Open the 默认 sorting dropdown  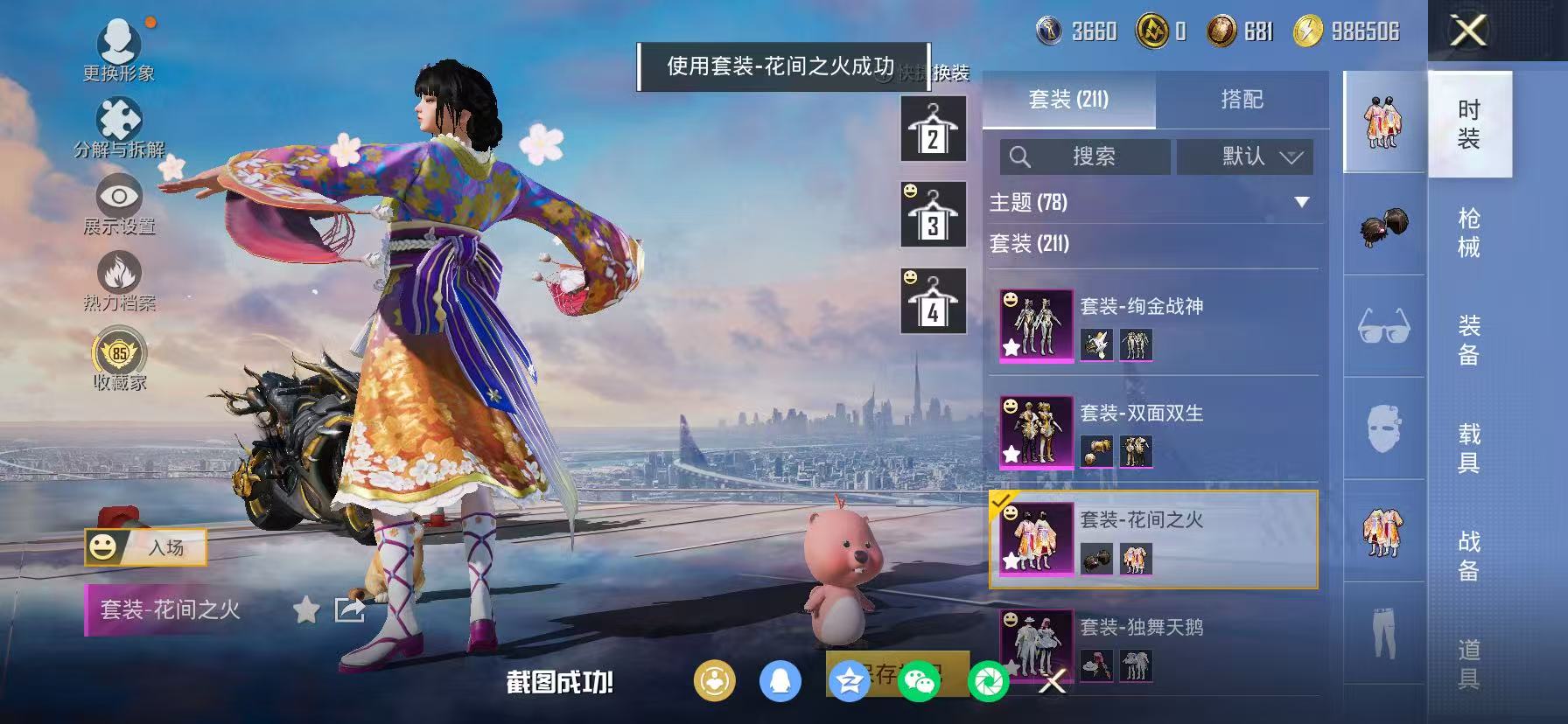point(1244,157)
